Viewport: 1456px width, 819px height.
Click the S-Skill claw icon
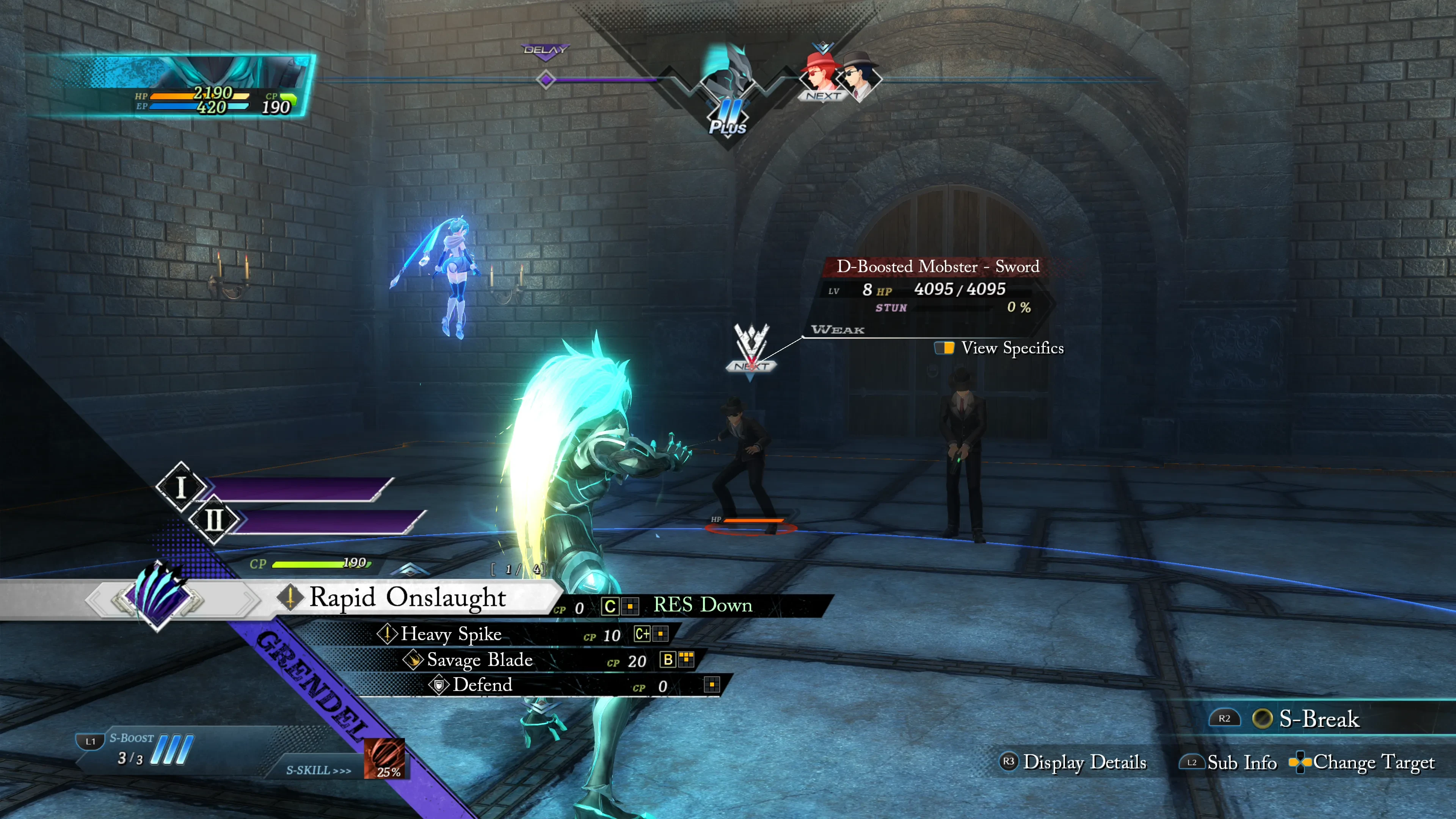point(384,758)
